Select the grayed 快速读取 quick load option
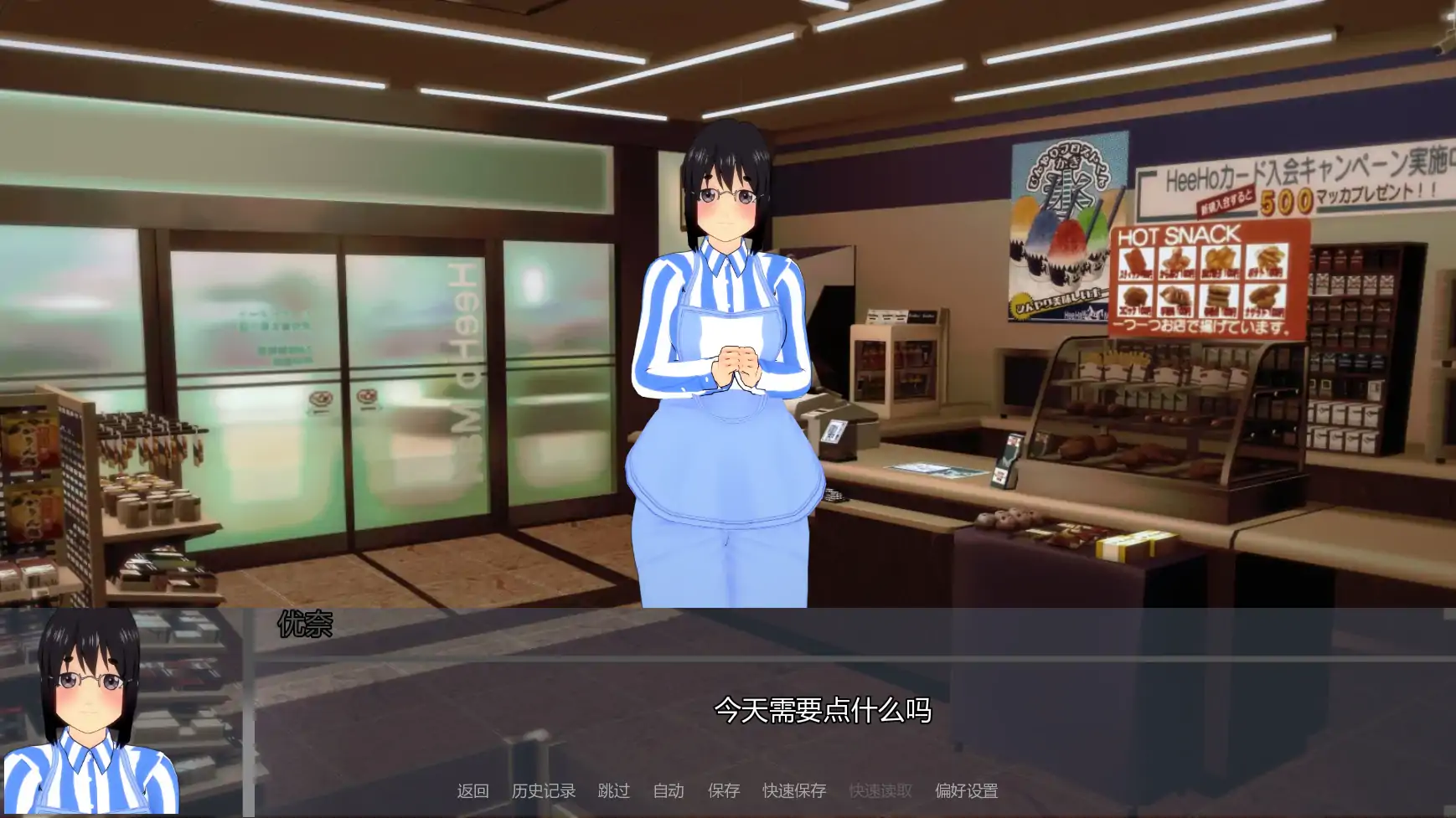The height and width of the screenshot is (818, 1456). pos(879,790)
